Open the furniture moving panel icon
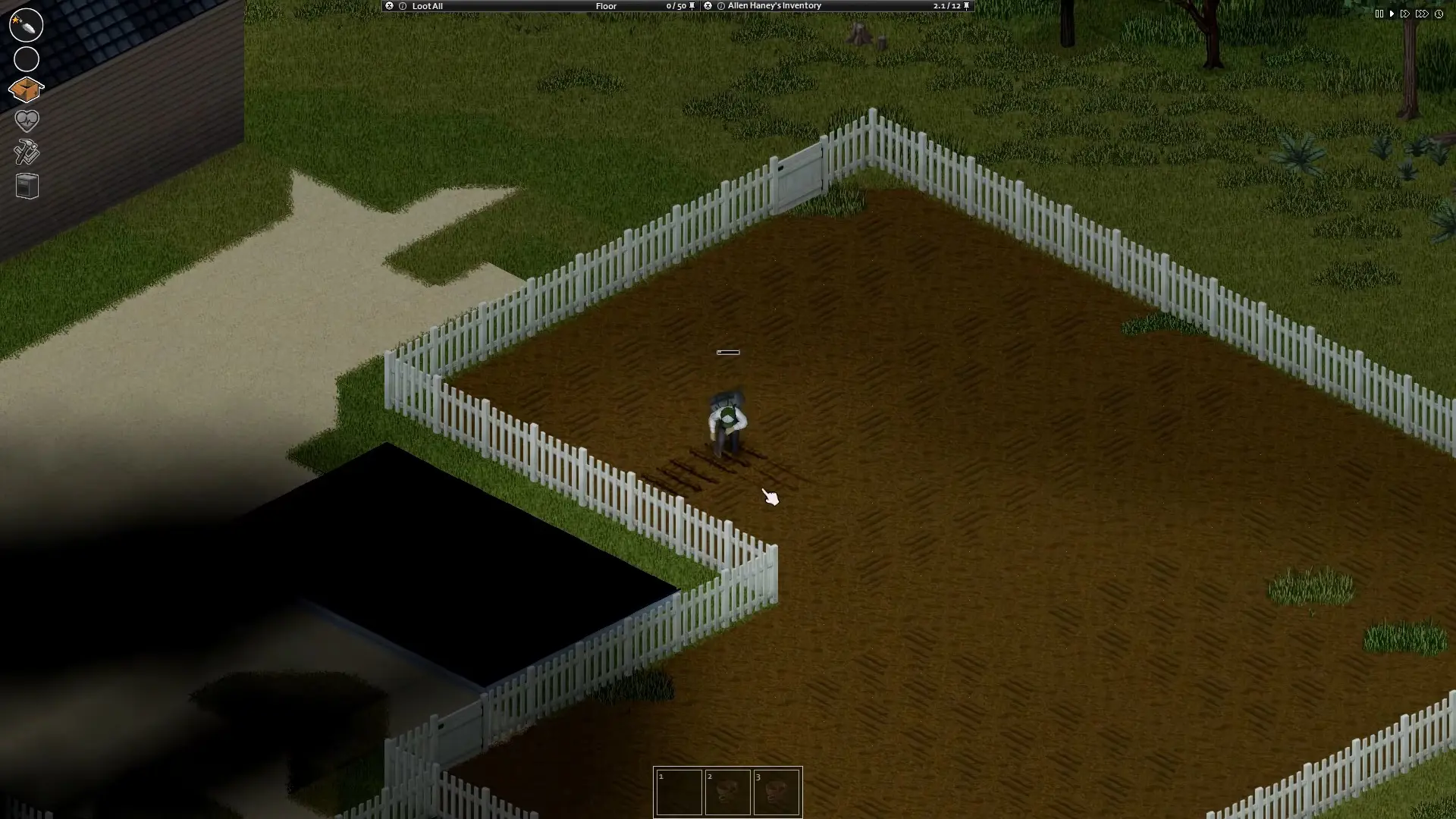Viewport: 1456px width, 819px height. click(x=27, y=186)
